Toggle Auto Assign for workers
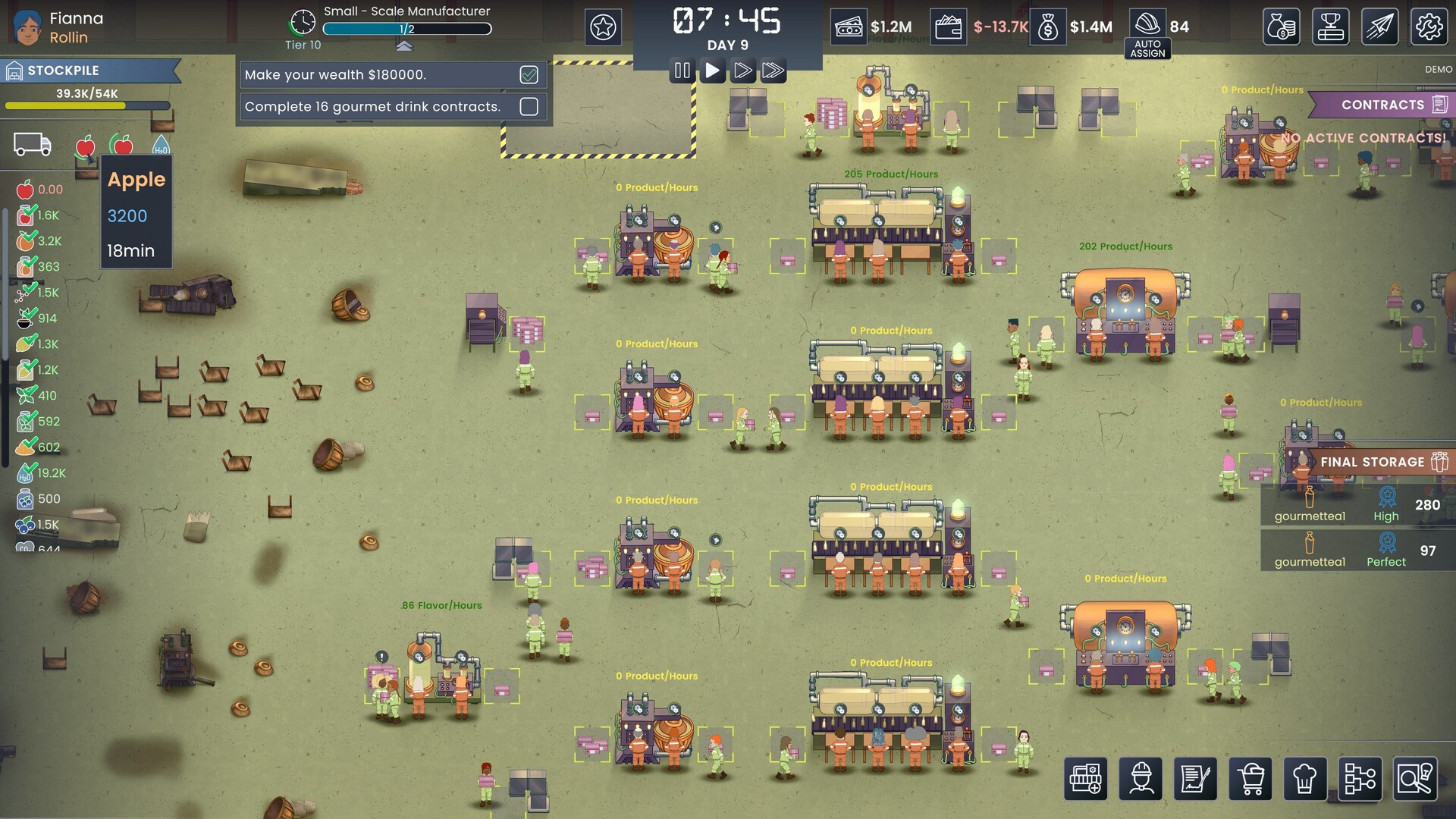 pyautogui.click(x=1148, y=48)
